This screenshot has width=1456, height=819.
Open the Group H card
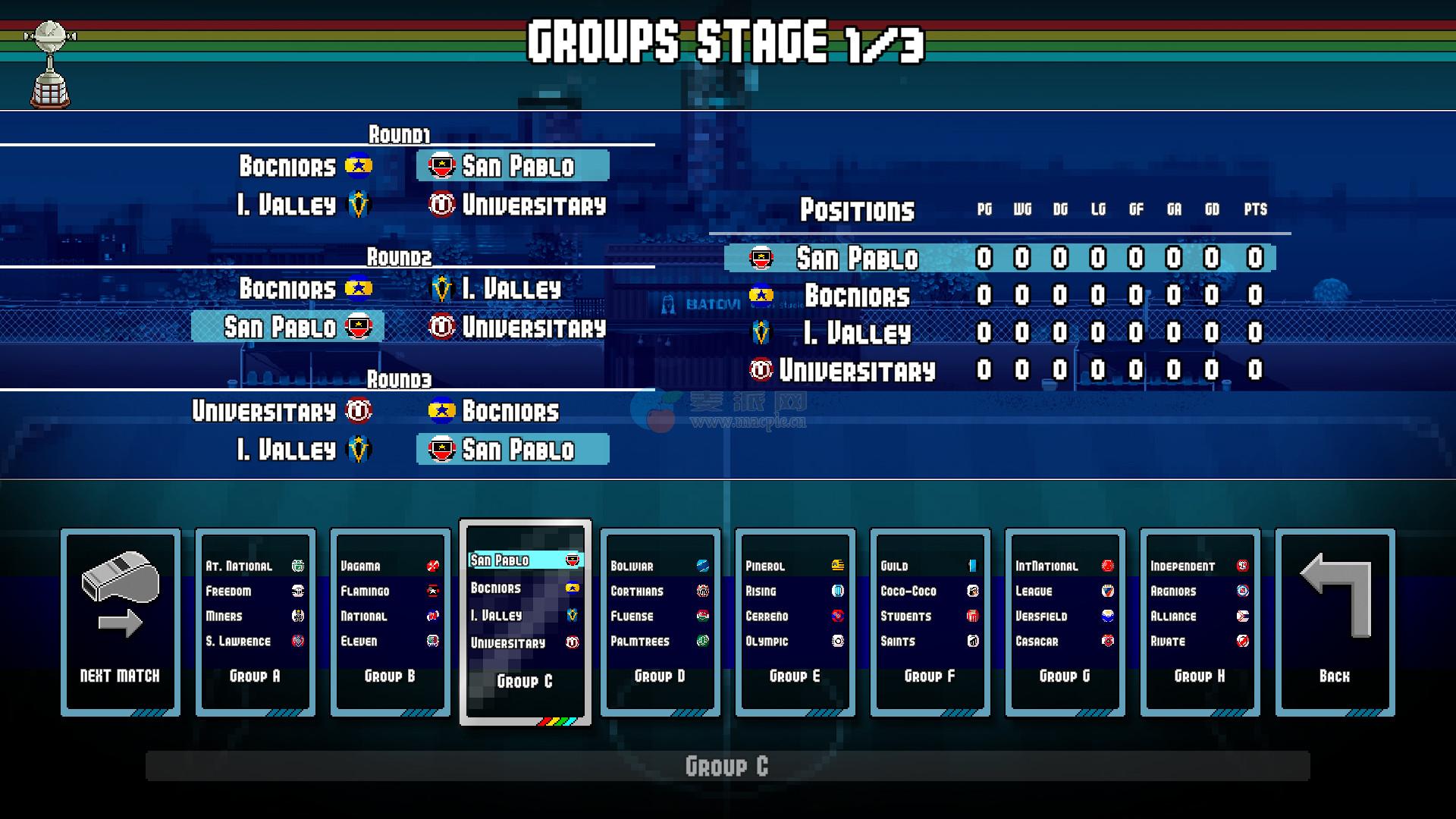(x=1200, y=622)
